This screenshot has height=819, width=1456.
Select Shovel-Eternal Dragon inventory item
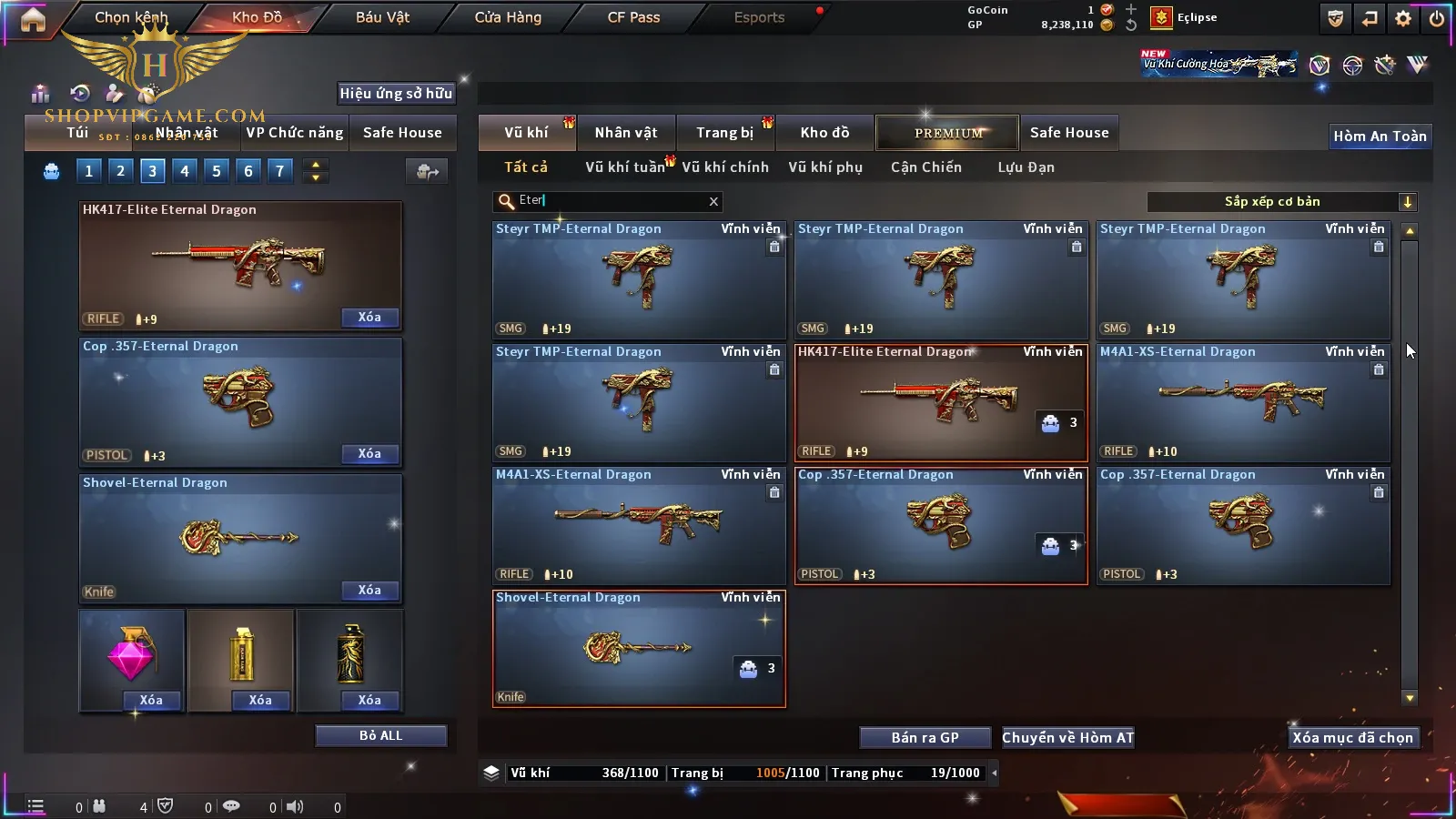click(638, 649)
